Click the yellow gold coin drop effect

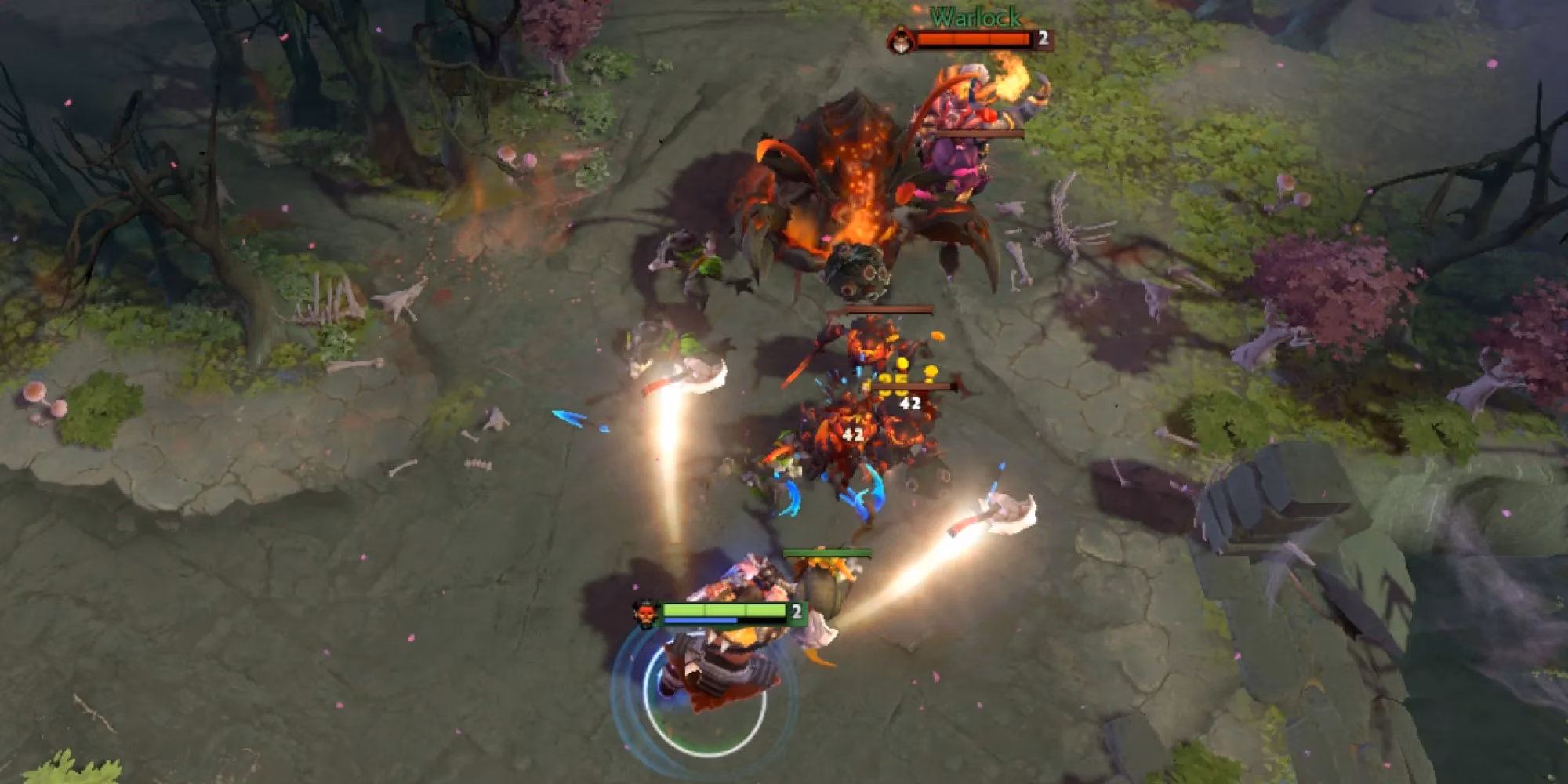click(902, 362)
